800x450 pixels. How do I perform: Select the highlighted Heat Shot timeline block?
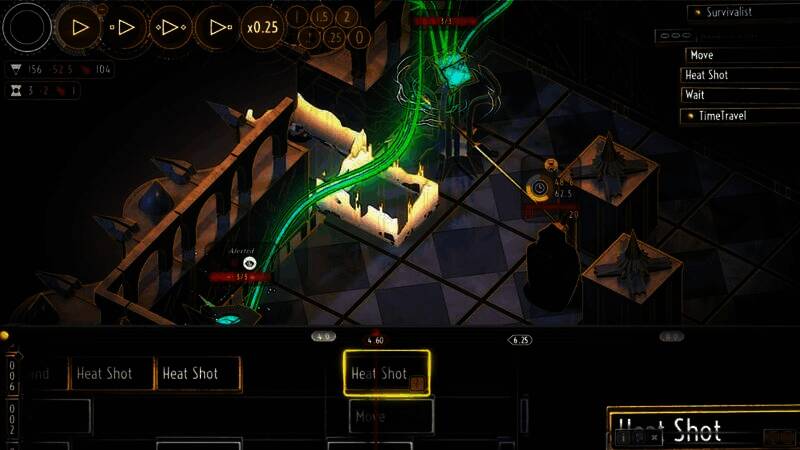click(x=386, y=374)
